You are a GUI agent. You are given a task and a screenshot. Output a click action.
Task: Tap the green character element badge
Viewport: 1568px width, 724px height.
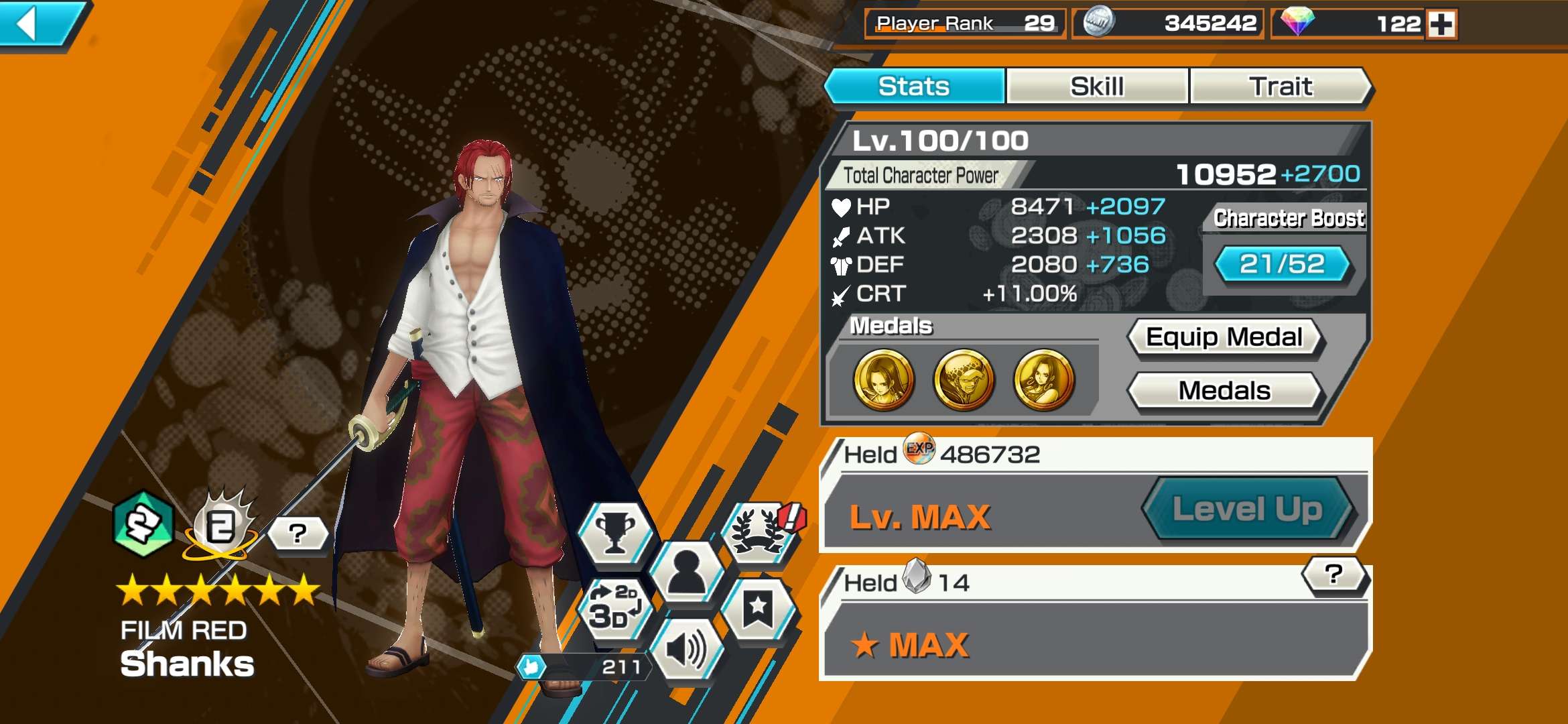[x=143, y=524]
